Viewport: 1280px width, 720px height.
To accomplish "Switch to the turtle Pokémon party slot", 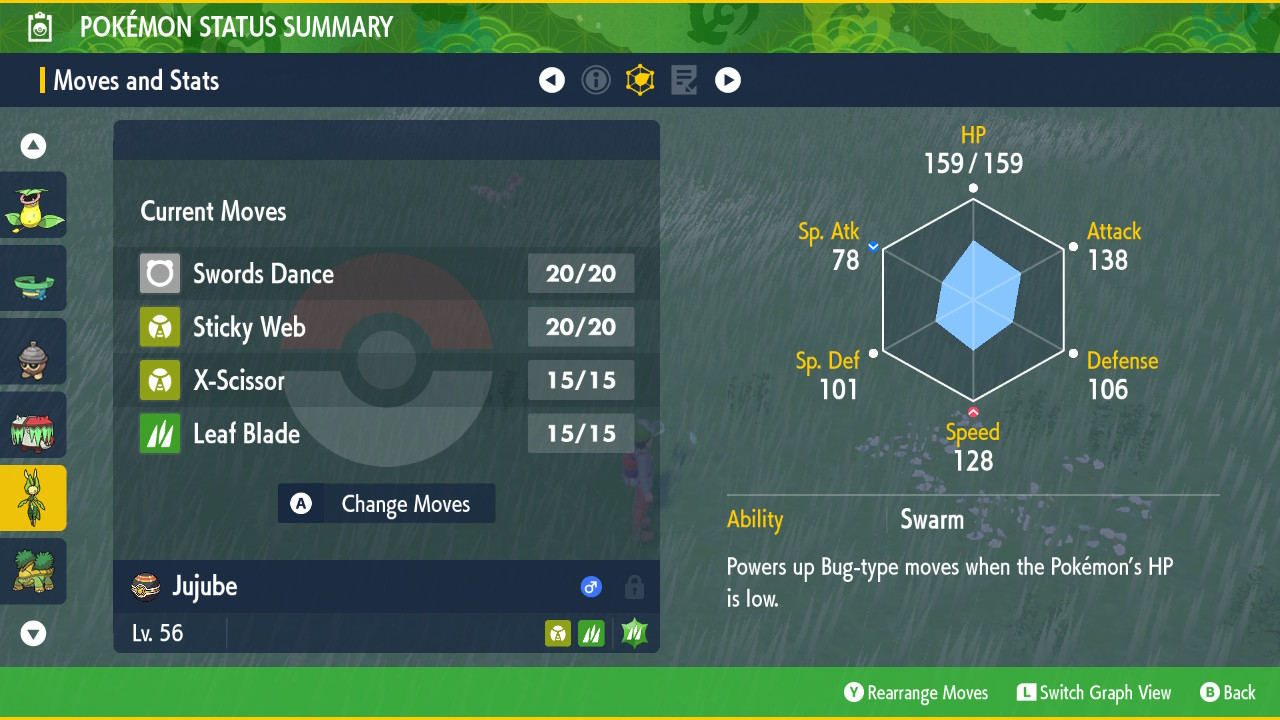I will coord(33,571).
